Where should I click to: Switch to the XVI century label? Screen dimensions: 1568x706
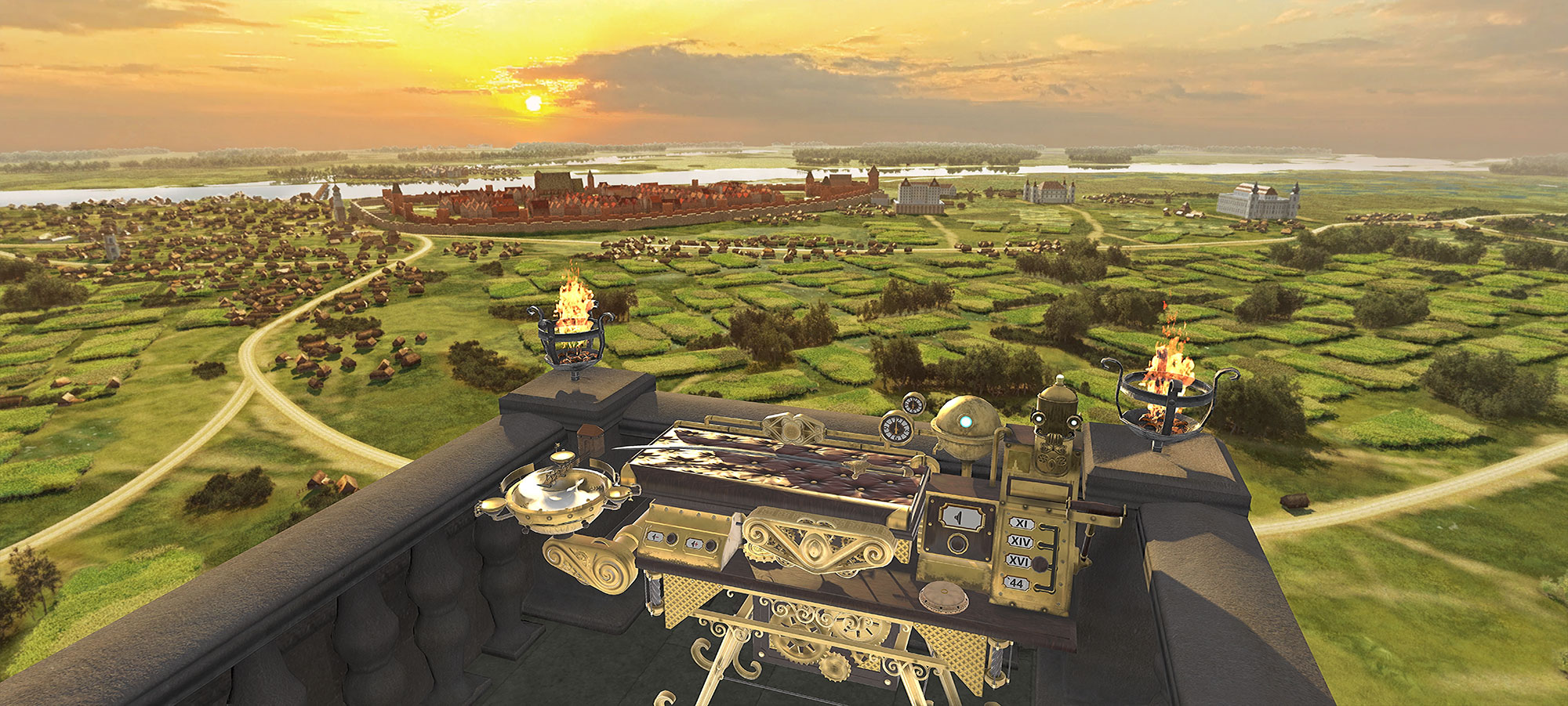click(x=1018, y=561)
